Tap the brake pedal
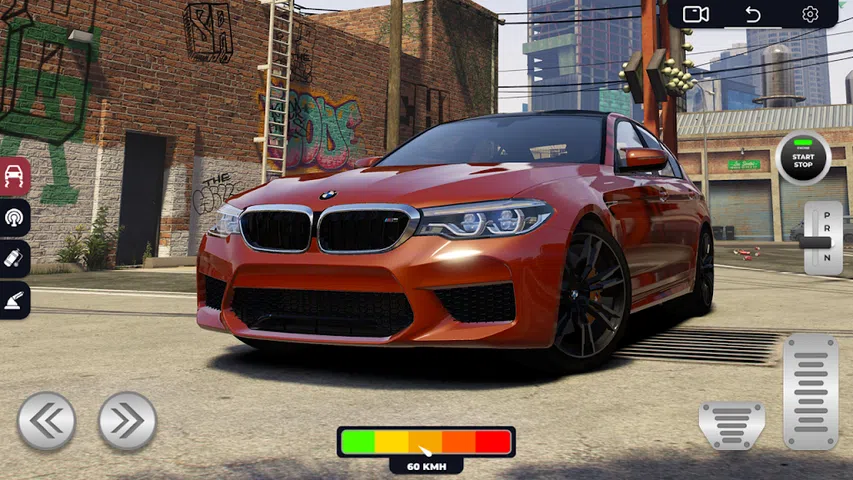 coord(731,425)
